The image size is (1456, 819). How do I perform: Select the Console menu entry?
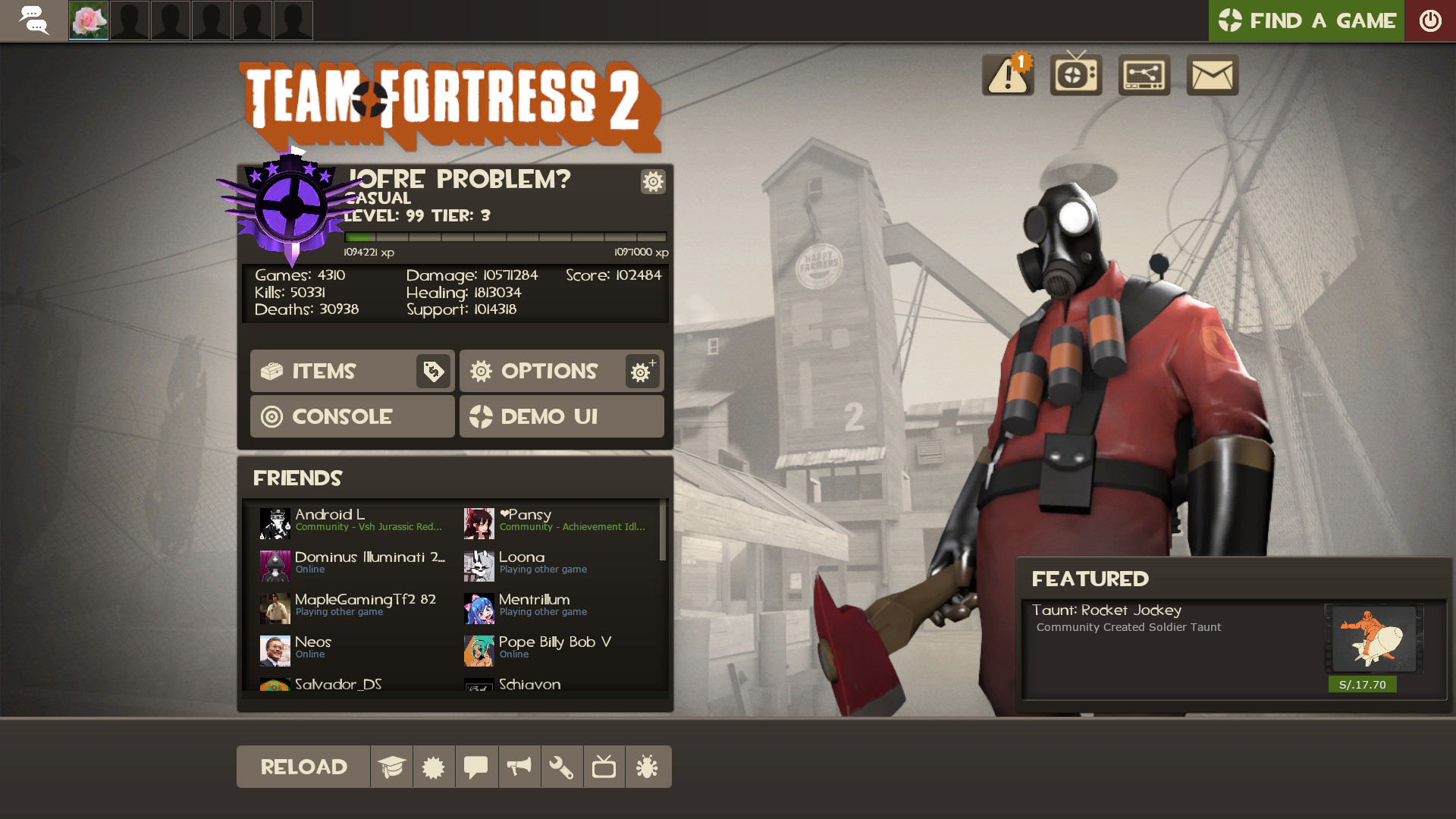(352, 416)
